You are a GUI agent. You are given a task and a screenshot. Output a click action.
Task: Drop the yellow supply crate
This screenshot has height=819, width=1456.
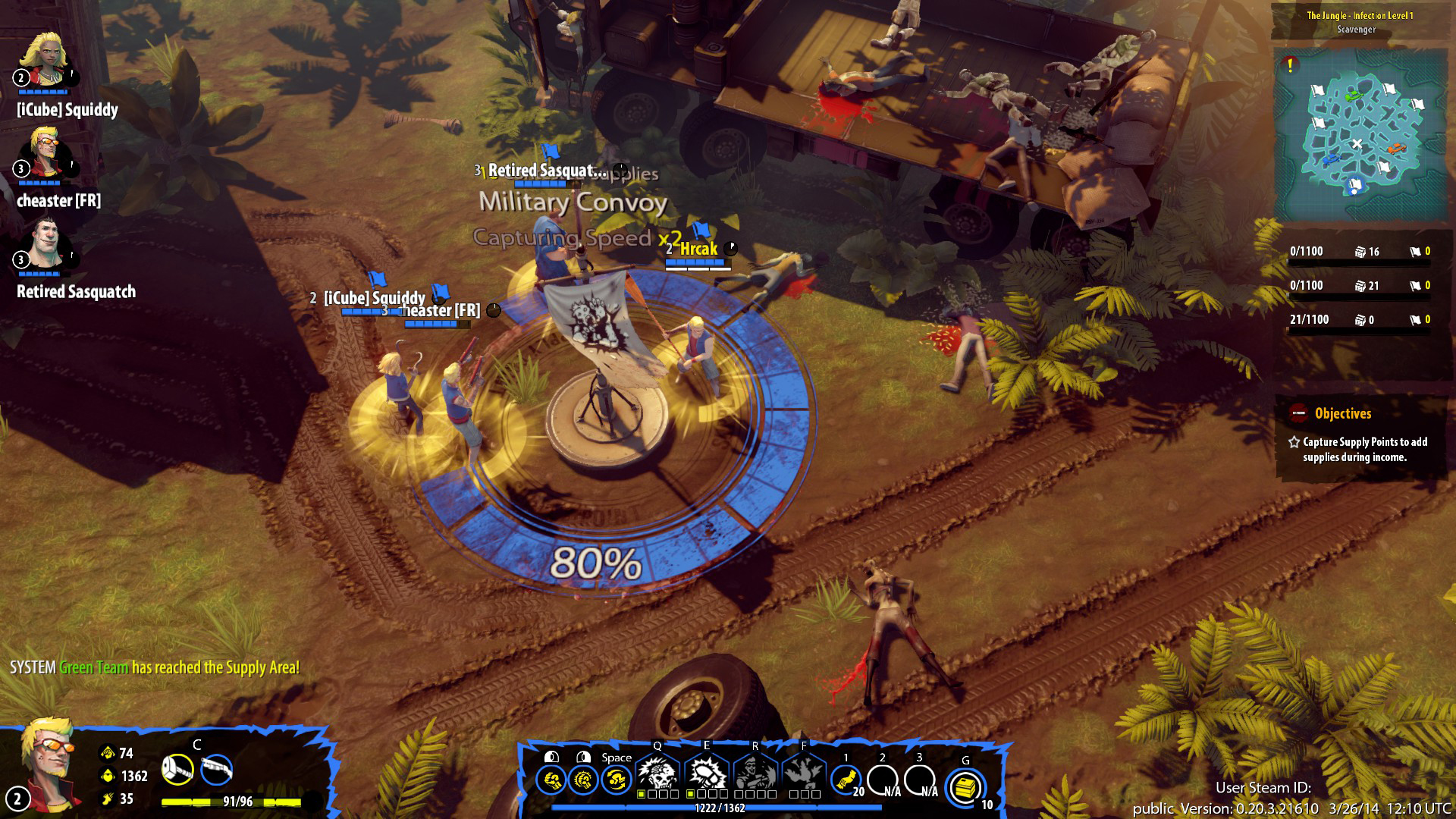[965, 787]
